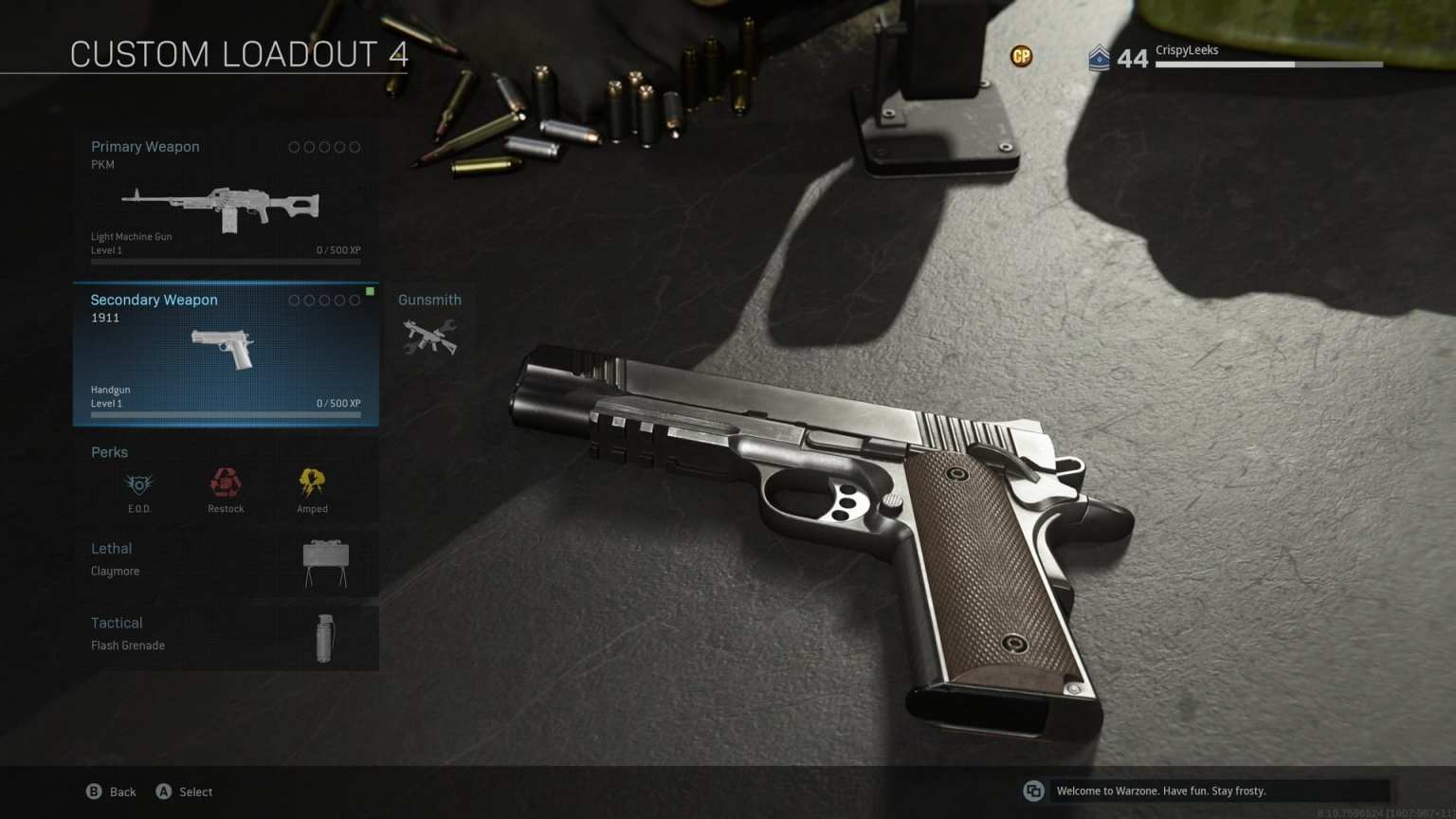Image resolution: width=1456 pixels, height=819 pixels.
Task: Click the Warzone welcome chat message
Action: tap(1161, 791)
